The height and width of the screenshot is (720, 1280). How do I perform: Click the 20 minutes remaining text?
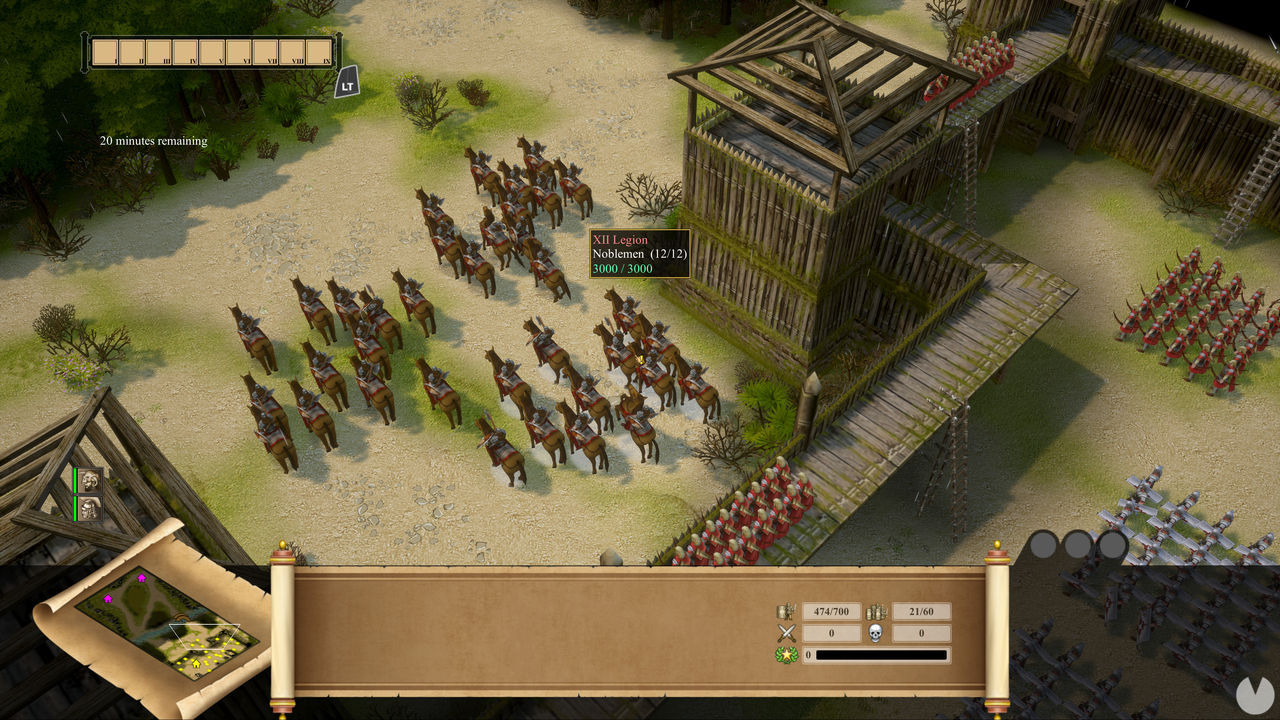(x=151, y=141)
